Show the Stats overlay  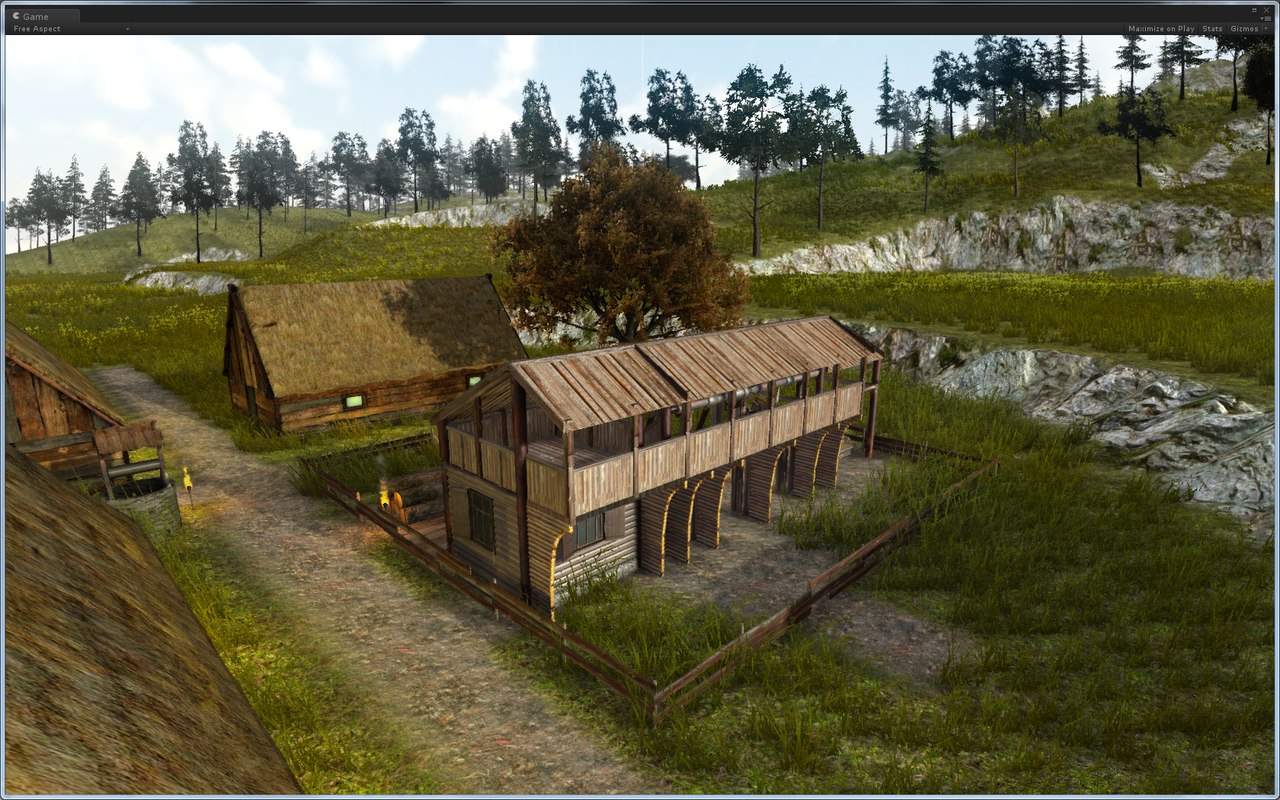(1212, 29)
